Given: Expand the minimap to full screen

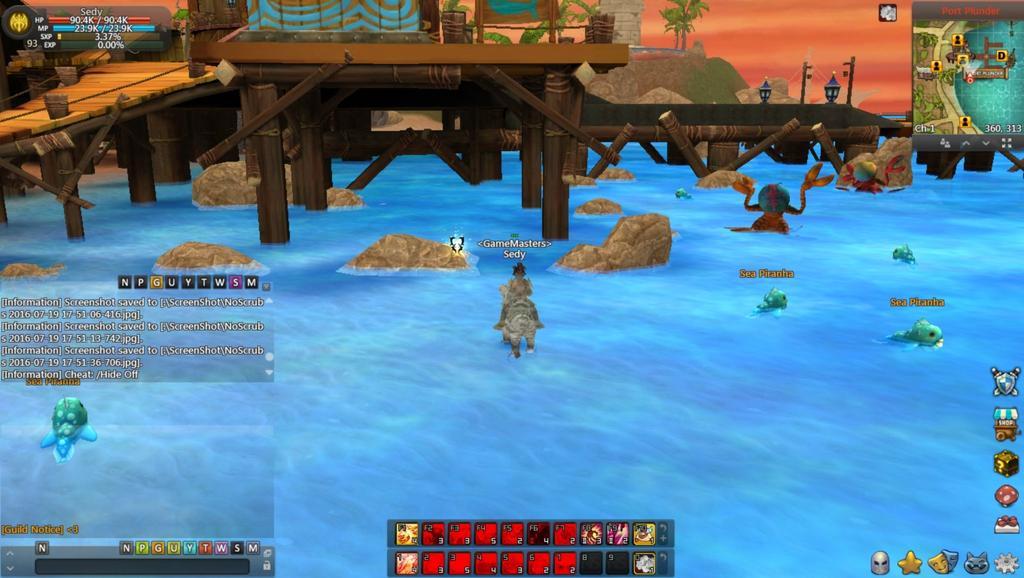Looking at the screenshot, I should 1006,143.
